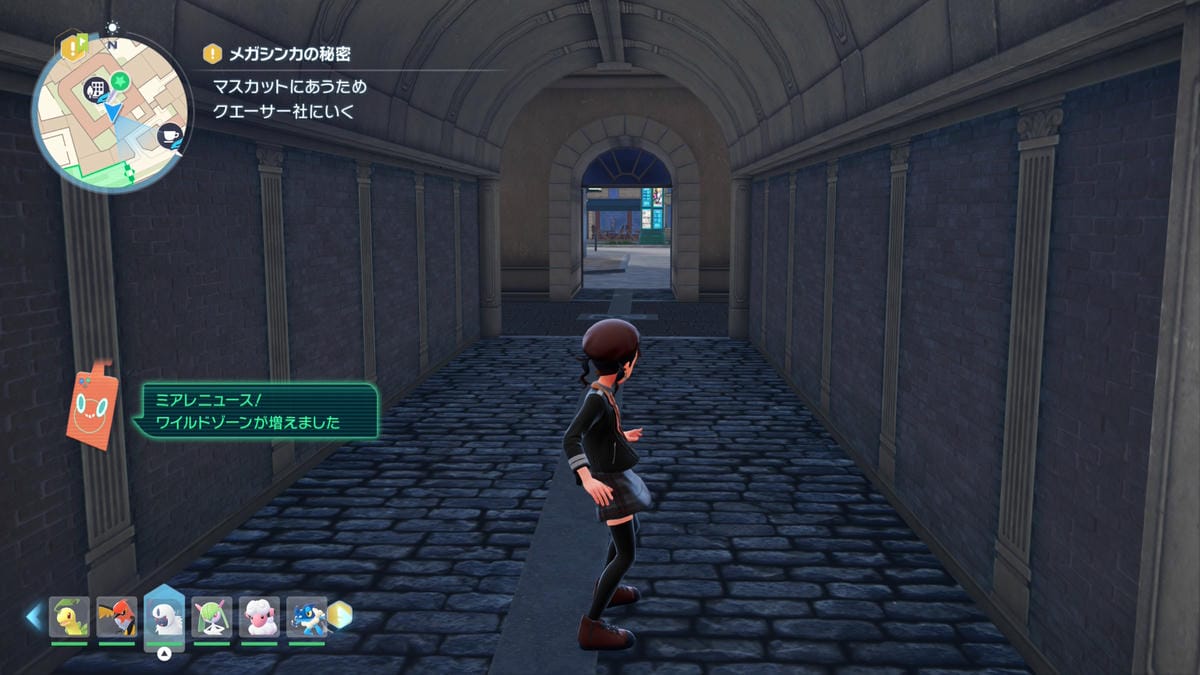Select Fletchinder in the party bar

[x=117, y=616]
